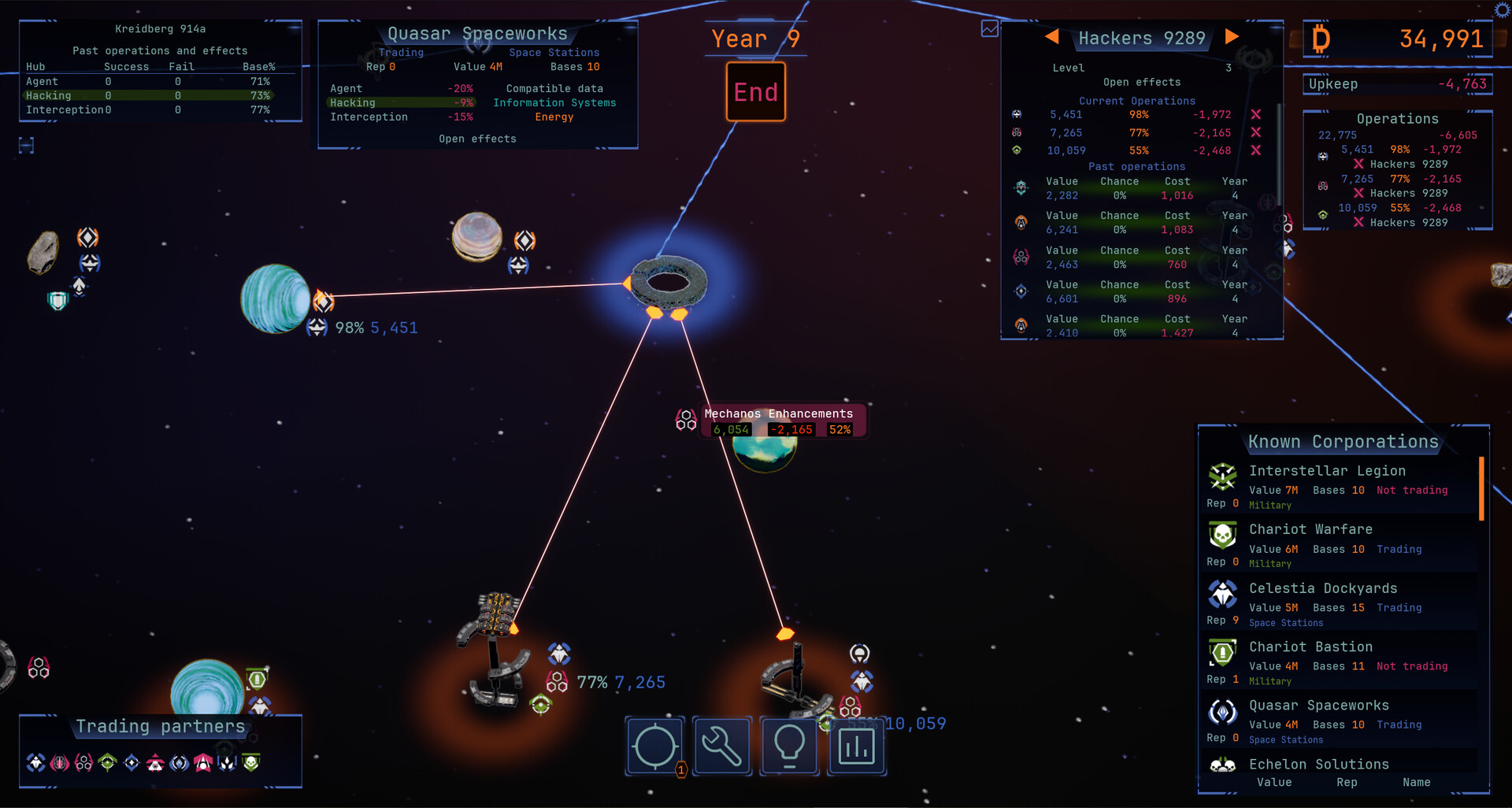Click the right arrow beside Hackers 9289
The image size is (1512, 808).
pyautogui.click(x=1232, y=36)
